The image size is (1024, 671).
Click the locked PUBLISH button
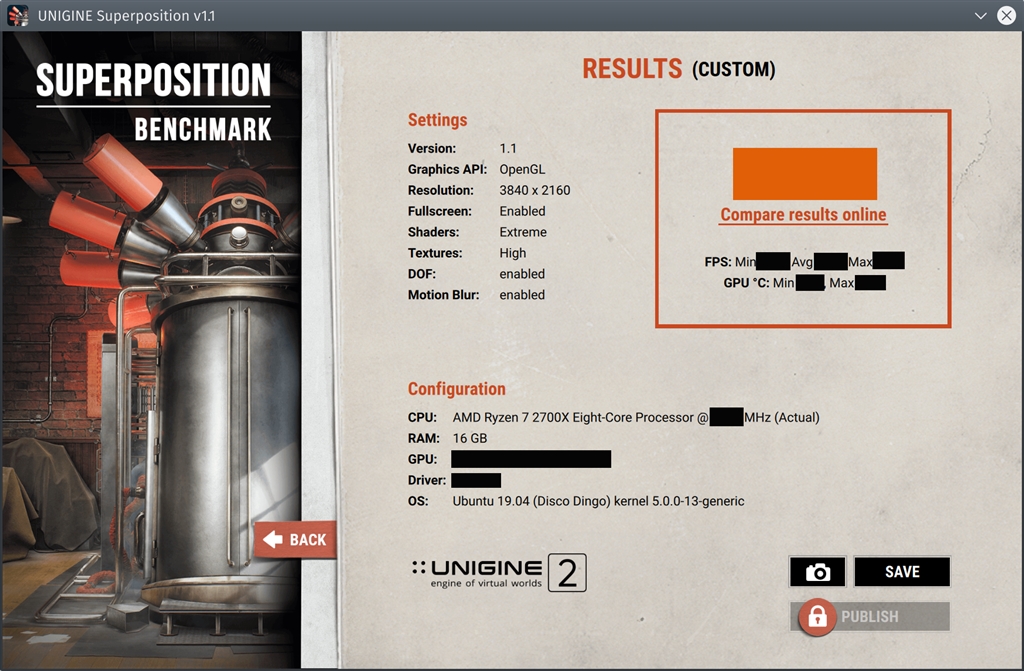(869, 617)
